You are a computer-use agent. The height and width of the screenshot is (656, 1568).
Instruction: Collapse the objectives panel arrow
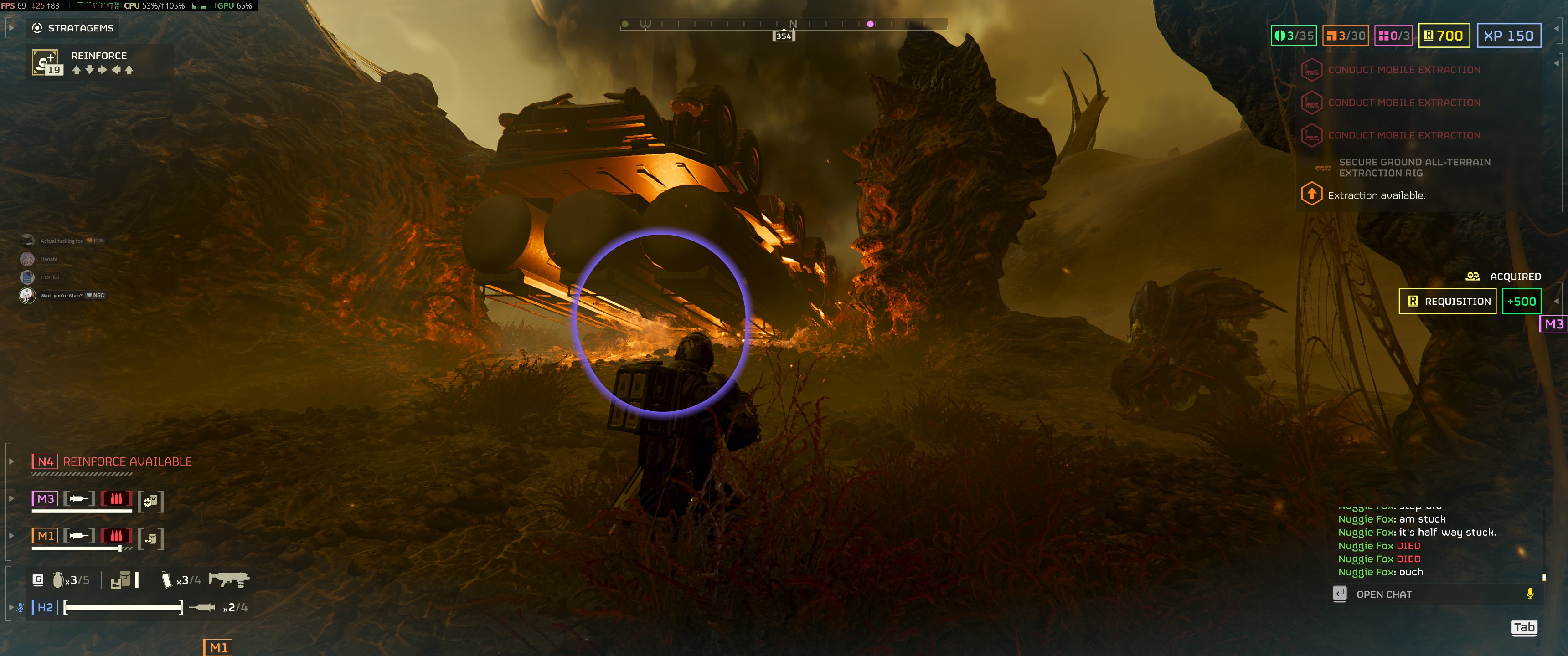pos(1556,63)
